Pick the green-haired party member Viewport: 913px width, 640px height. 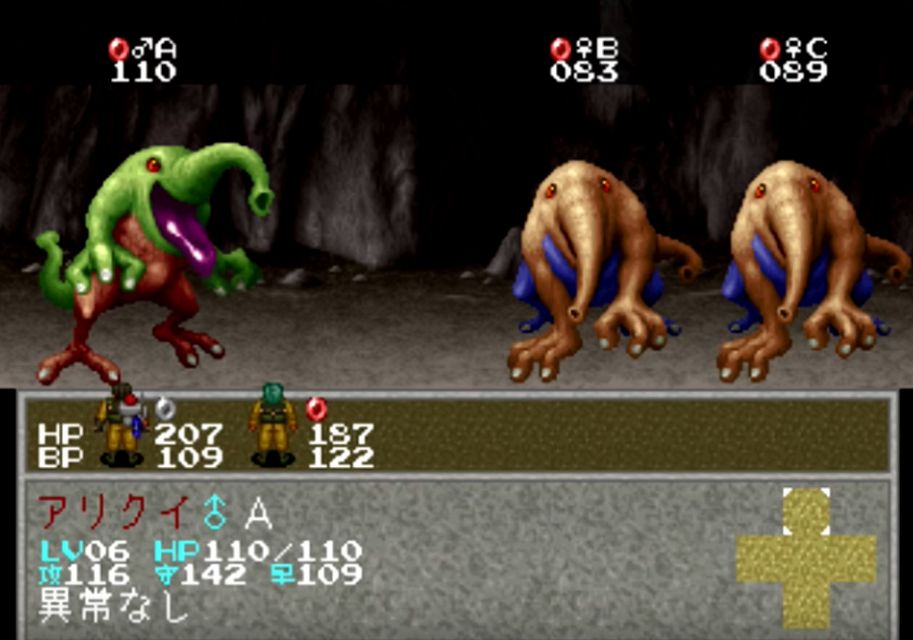pos(272,425)
